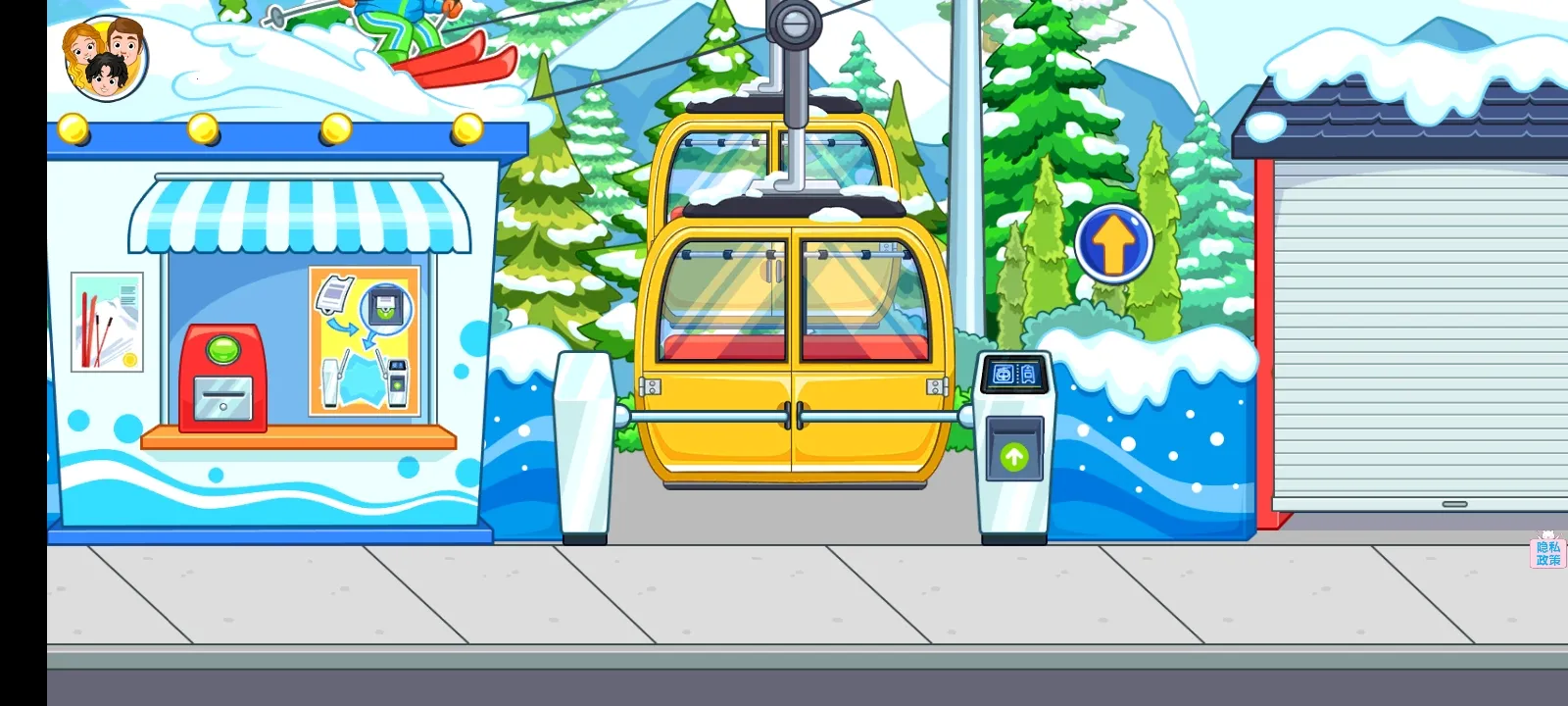Image resolution: width=1568 pixels, height=706 pixels.
Task: Tap the turnstile screen with cable car icon
Action: (x=1012, y=373)
